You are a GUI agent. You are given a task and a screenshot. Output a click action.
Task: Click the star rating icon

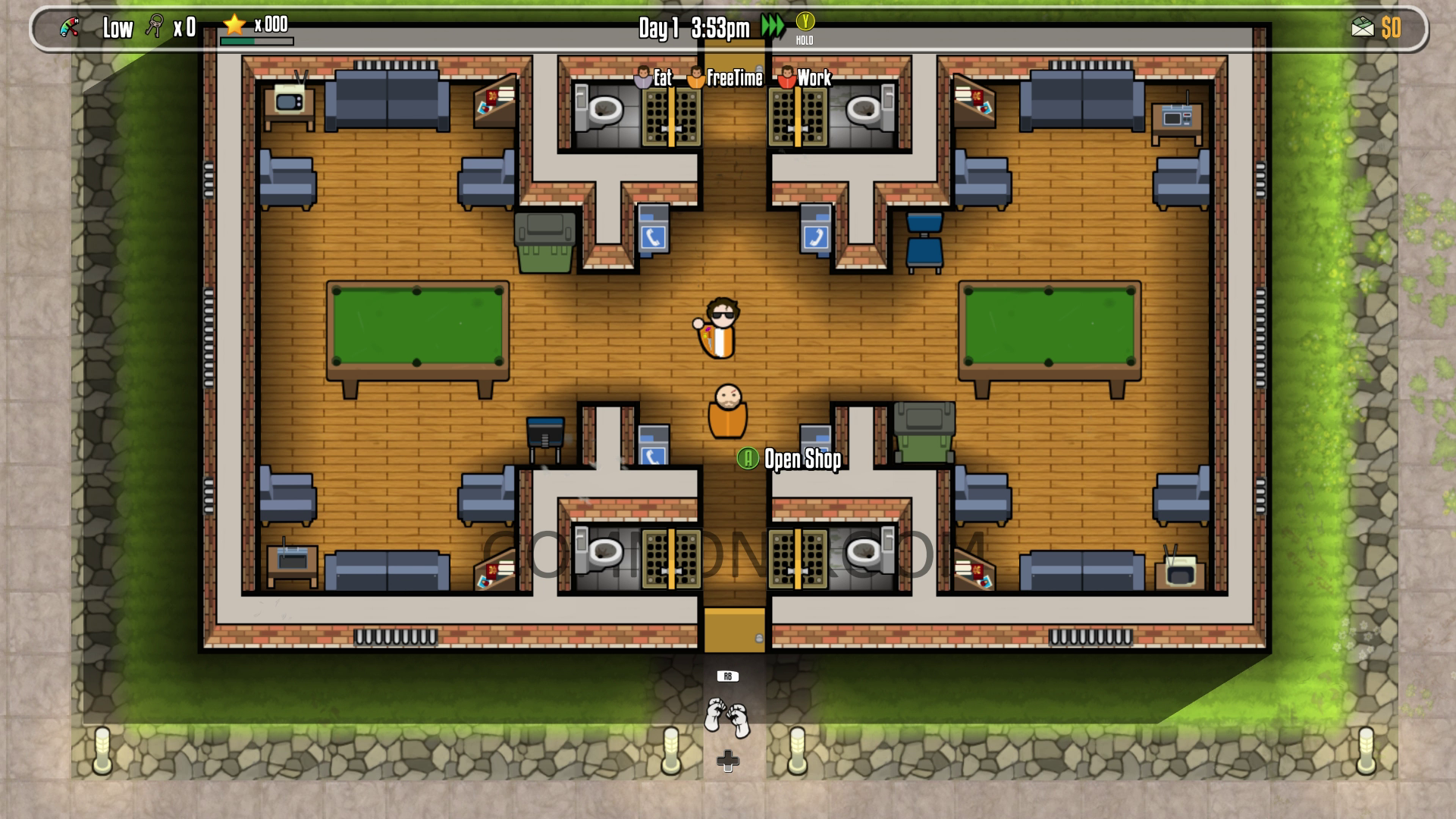(234, 25)
